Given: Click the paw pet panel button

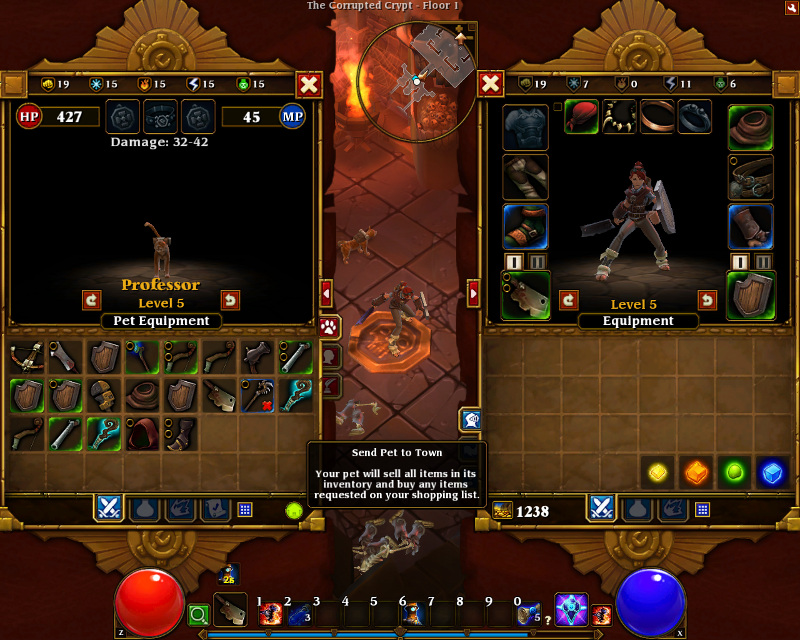Looking at the screenshot, I should [x=329, y=327].
